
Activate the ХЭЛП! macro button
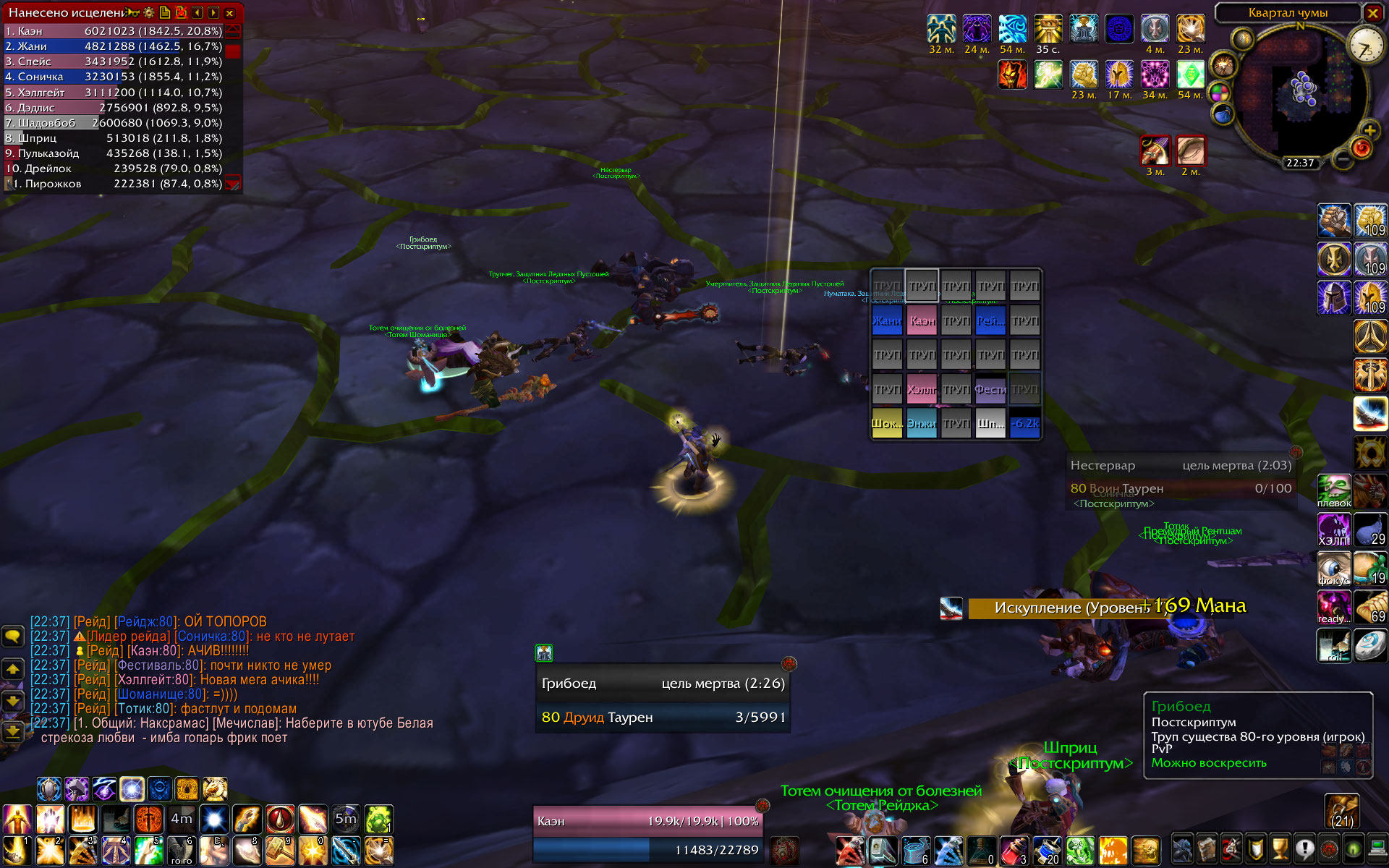coord(1334,530)
